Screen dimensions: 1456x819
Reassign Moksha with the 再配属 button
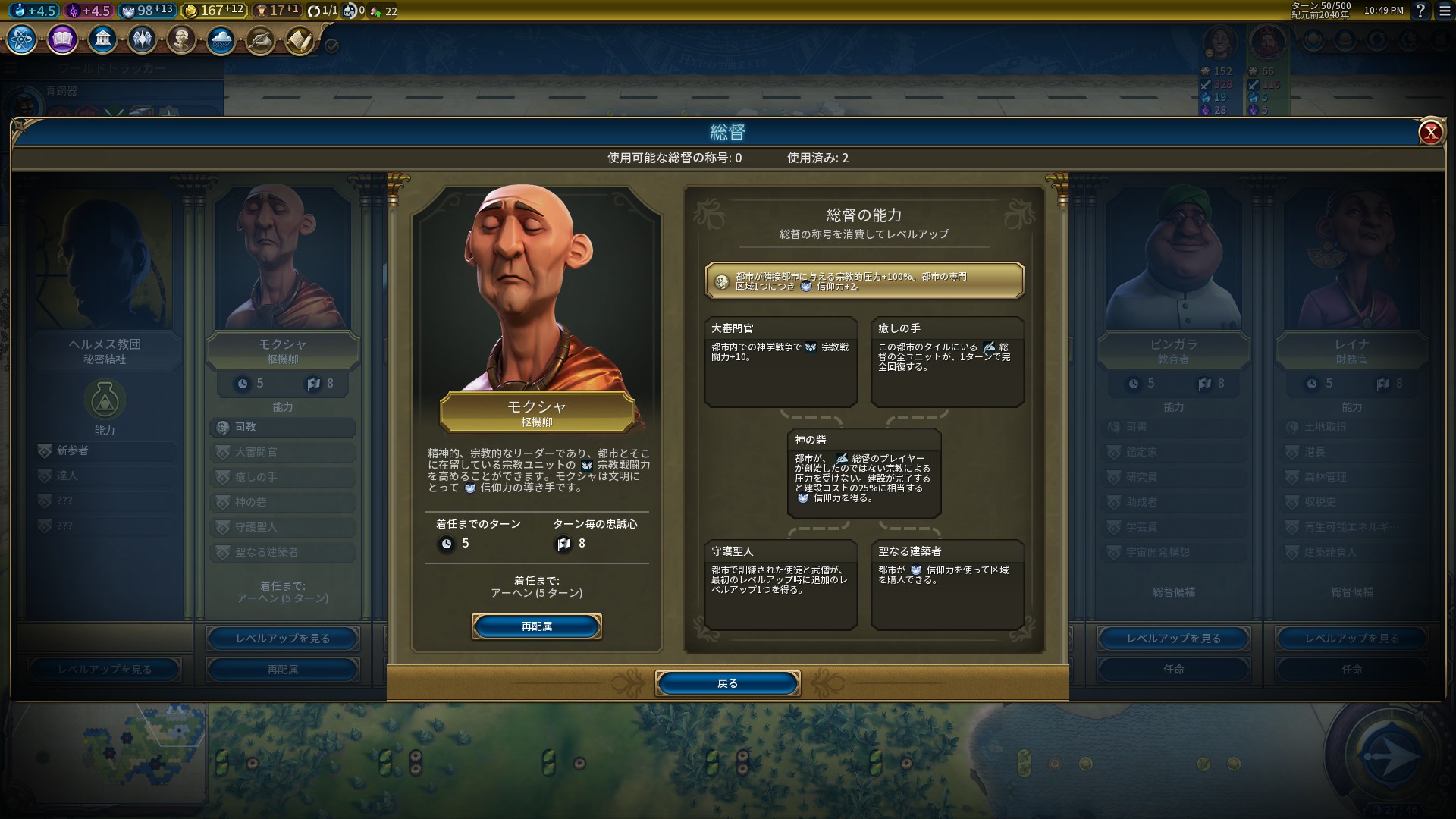[536, 626]
